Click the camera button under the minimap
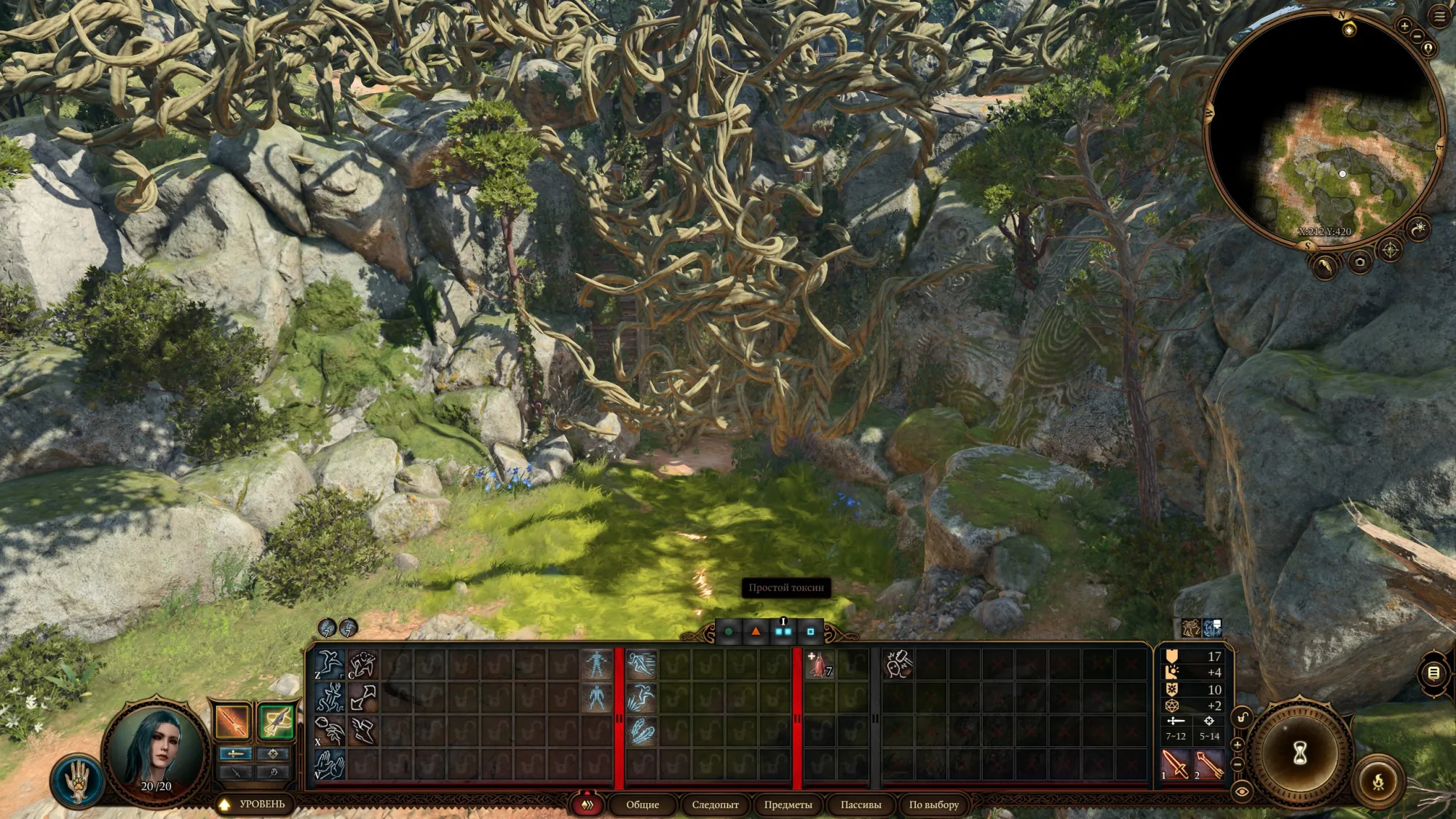The width and height of the screenshot is (1456, 819). [1359, 262]
